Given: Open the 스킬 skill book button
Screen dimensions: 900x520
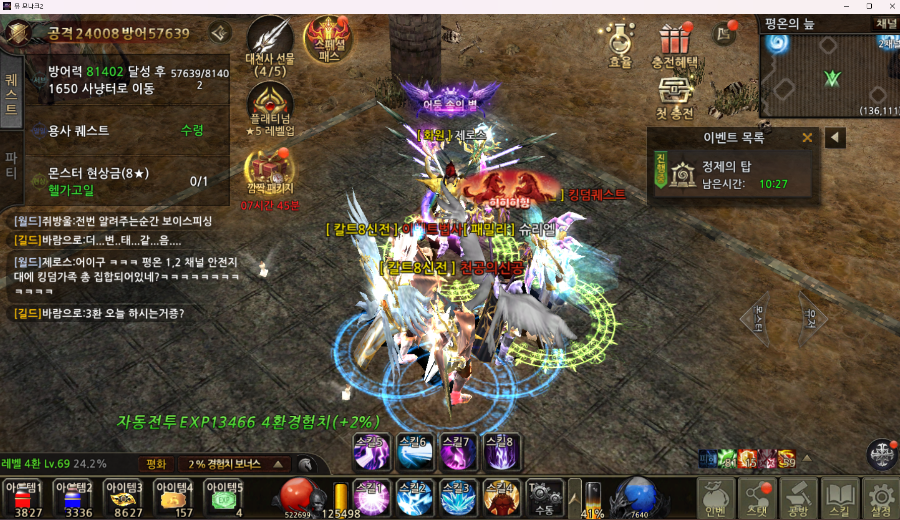Looking at the screenshot, I should pos(839,497).
